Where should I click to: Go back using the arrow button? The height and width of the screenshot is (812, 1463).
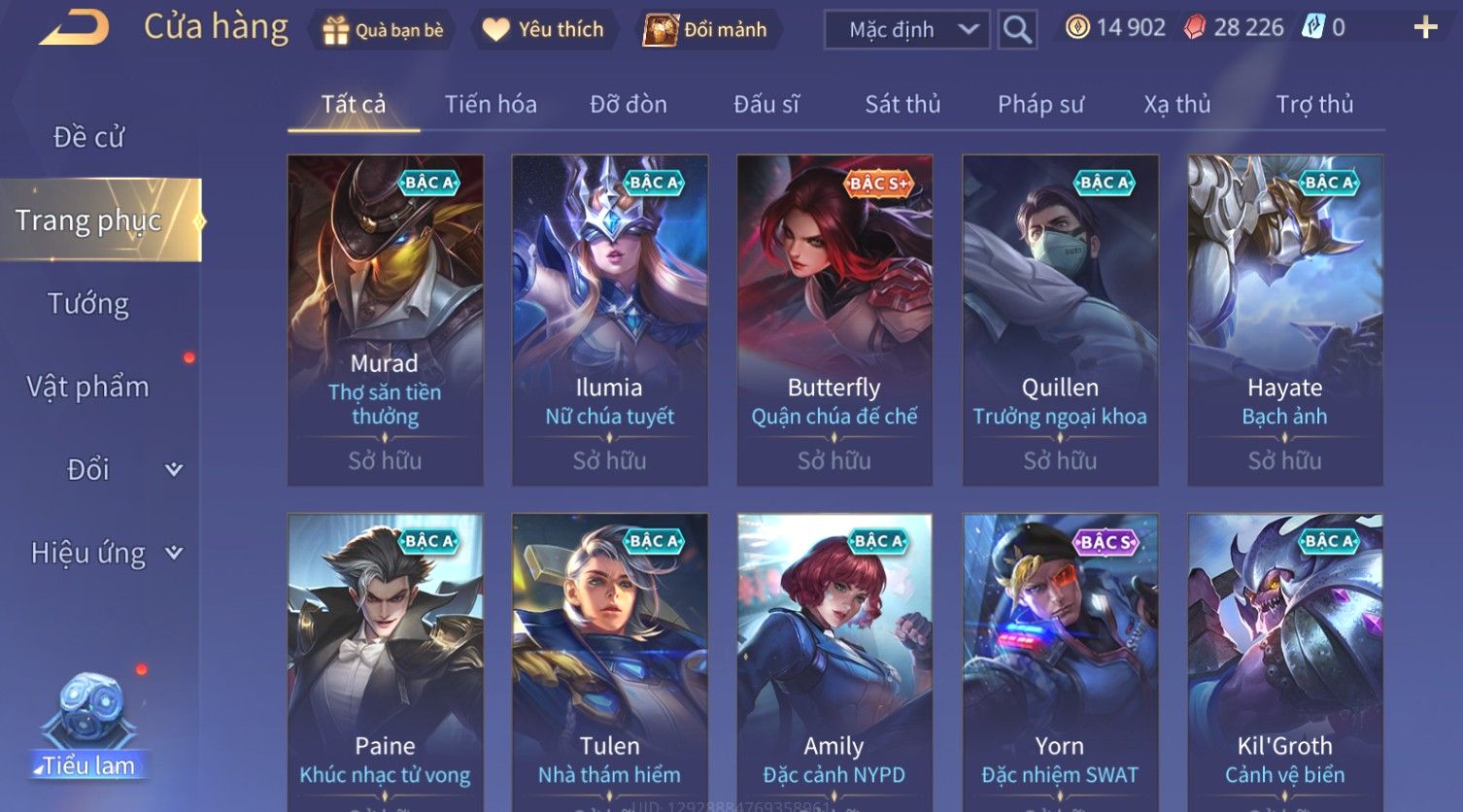pos(74,28)
